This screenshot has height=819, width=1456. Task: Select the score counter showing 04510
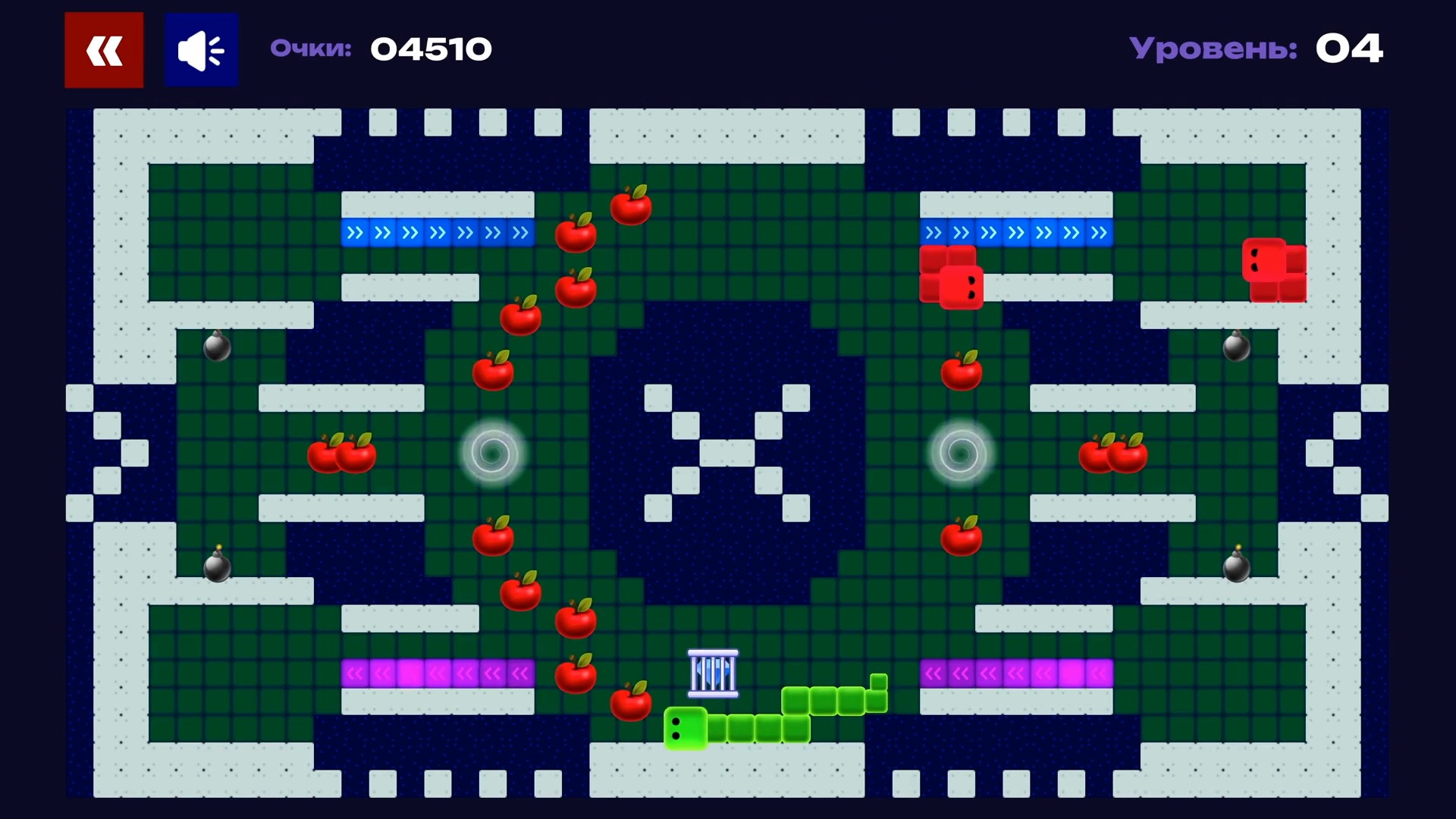pyautogui.click(x=431, y=48)
